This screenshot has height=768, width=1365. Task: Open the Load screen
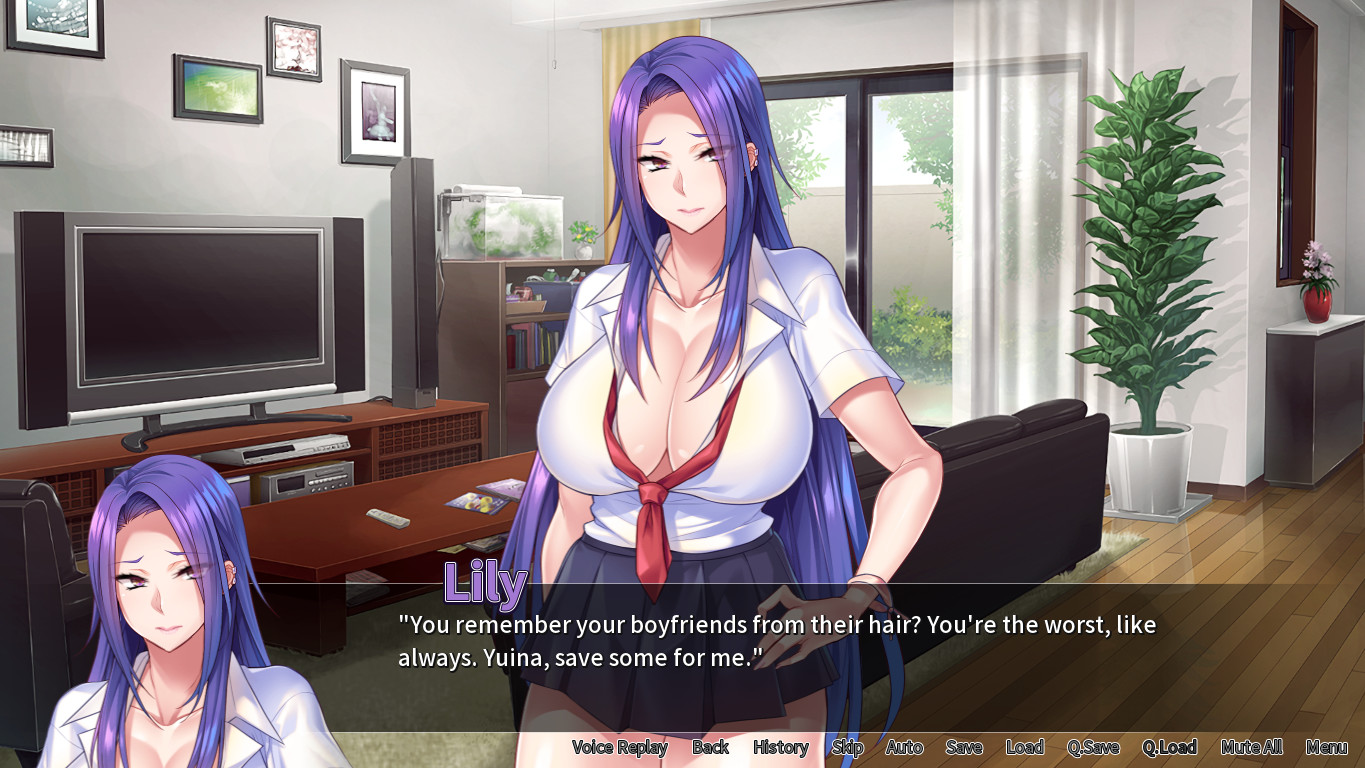click(x=1024, y=747)
